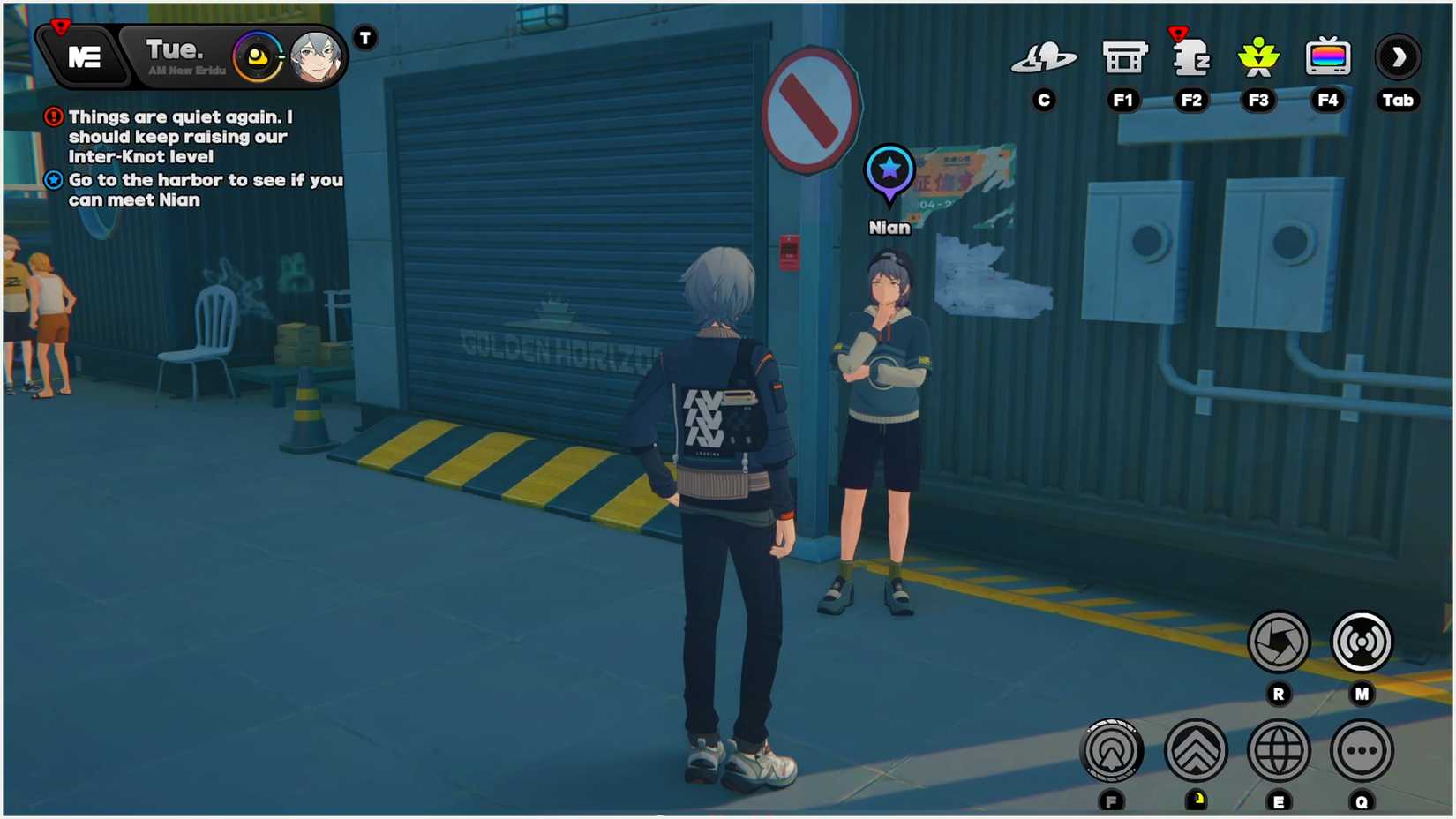Click the flying saucer icon labeled C
The height and width of the screenshot is (819, 1456).
point(1045,56)
